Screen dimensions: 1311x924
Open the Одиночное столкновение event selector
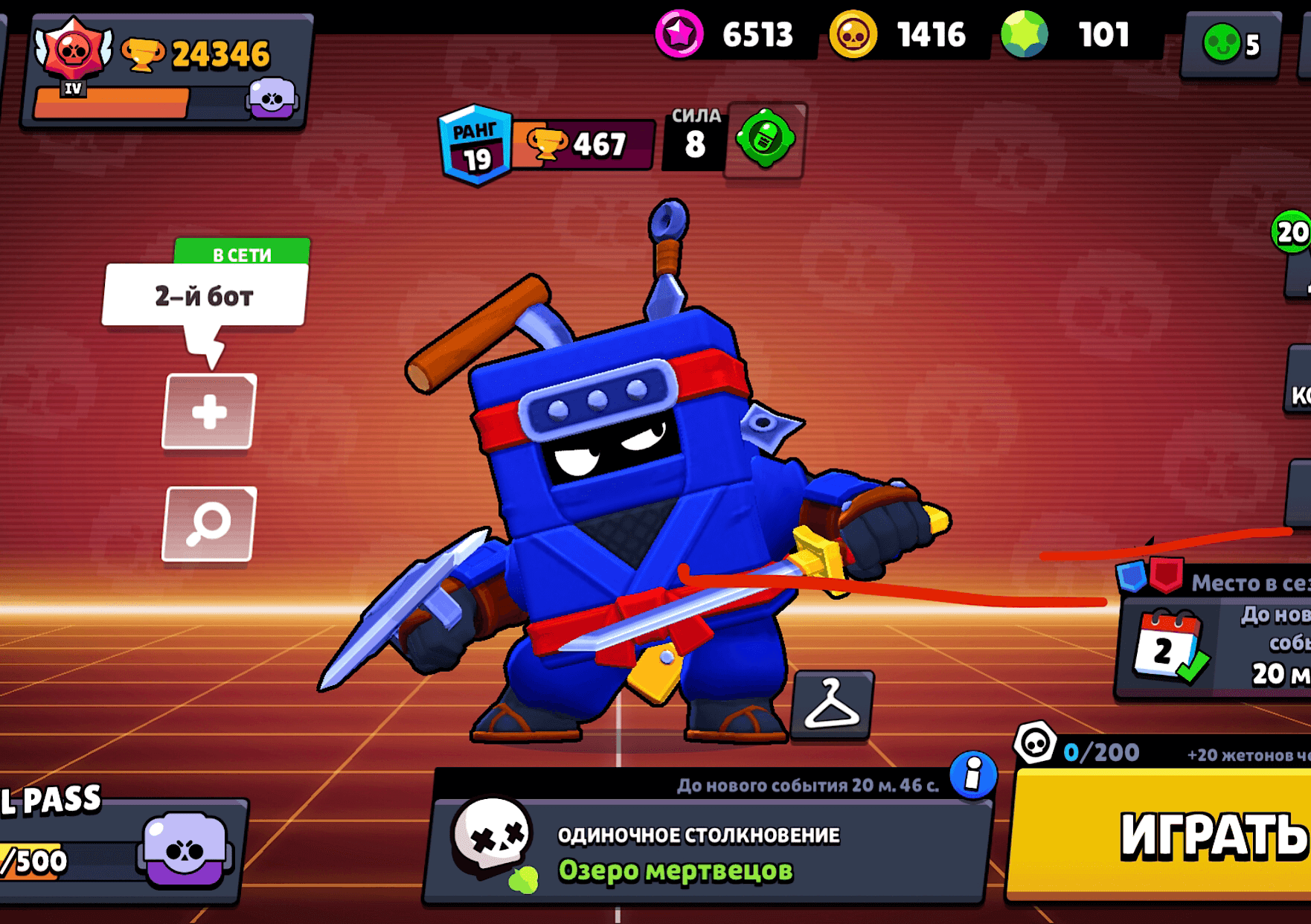point(707,852)
